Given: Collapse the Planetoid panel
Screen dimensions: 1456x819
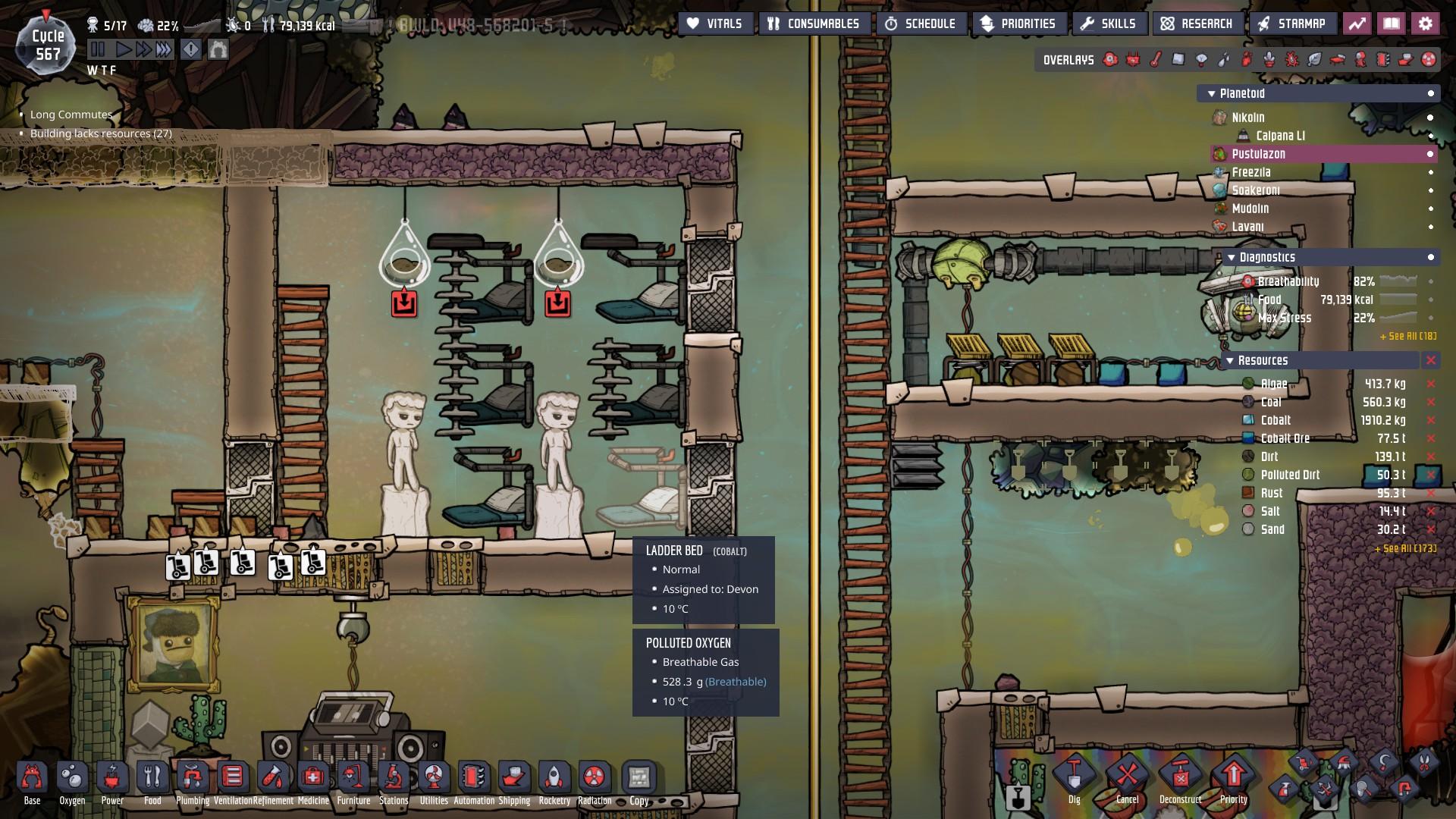Looking at the screenshot, I should pos(1210,93).
